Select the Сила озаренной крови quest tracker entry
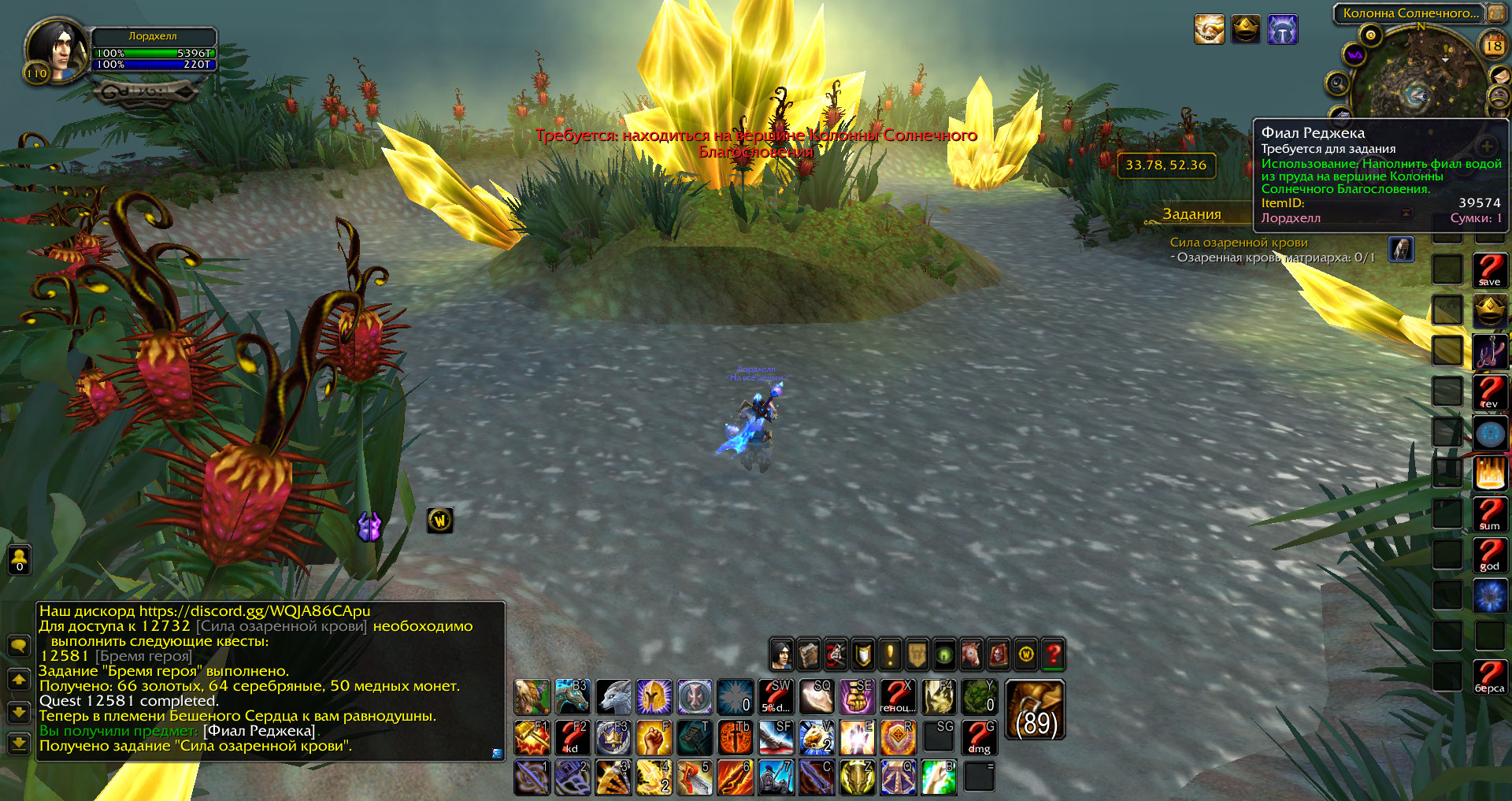 coord(1238,243)
